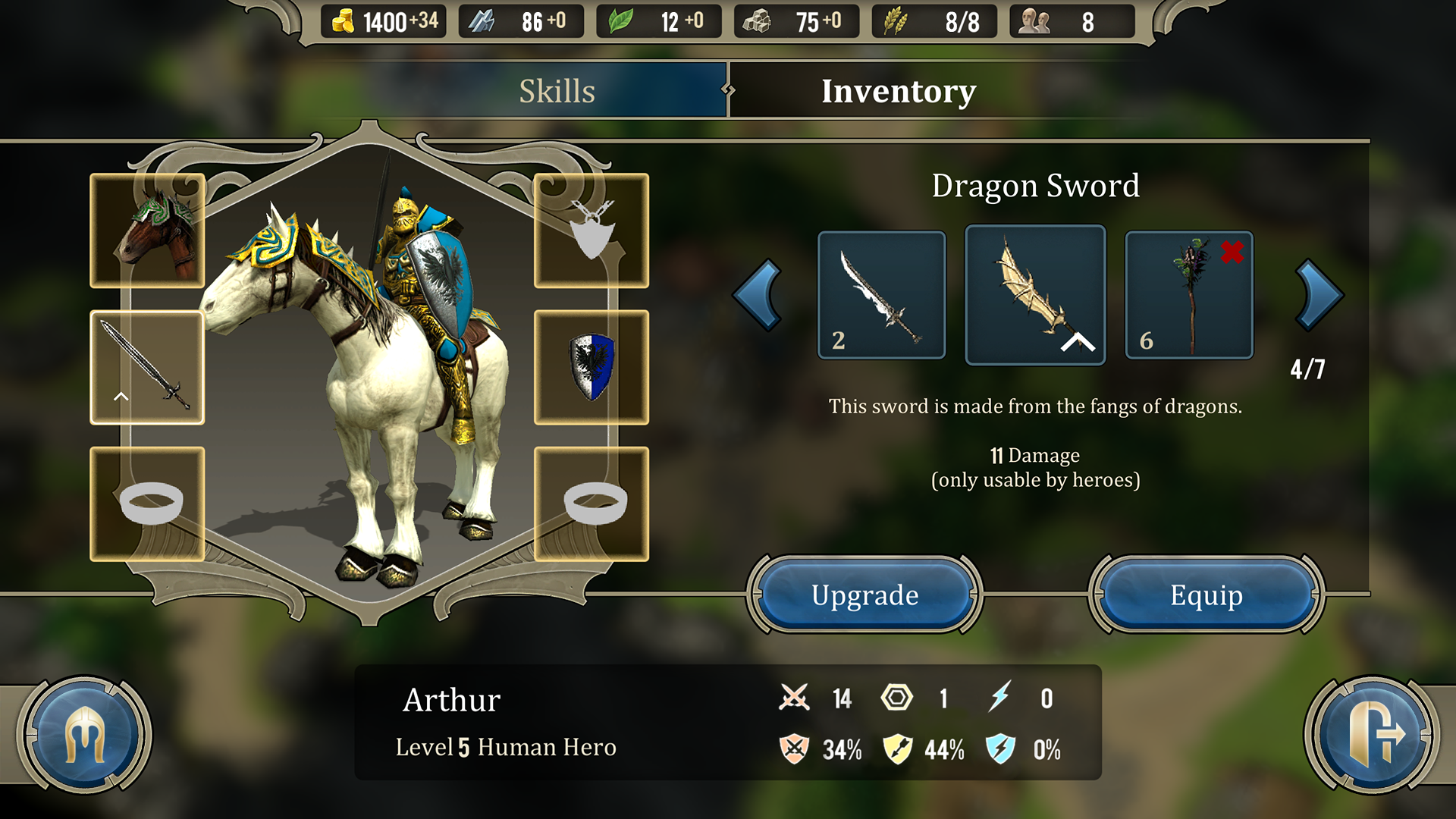1456x819 pixels.
Task: Choose the staff item marked 6
Action: (x=1188, y=295)
